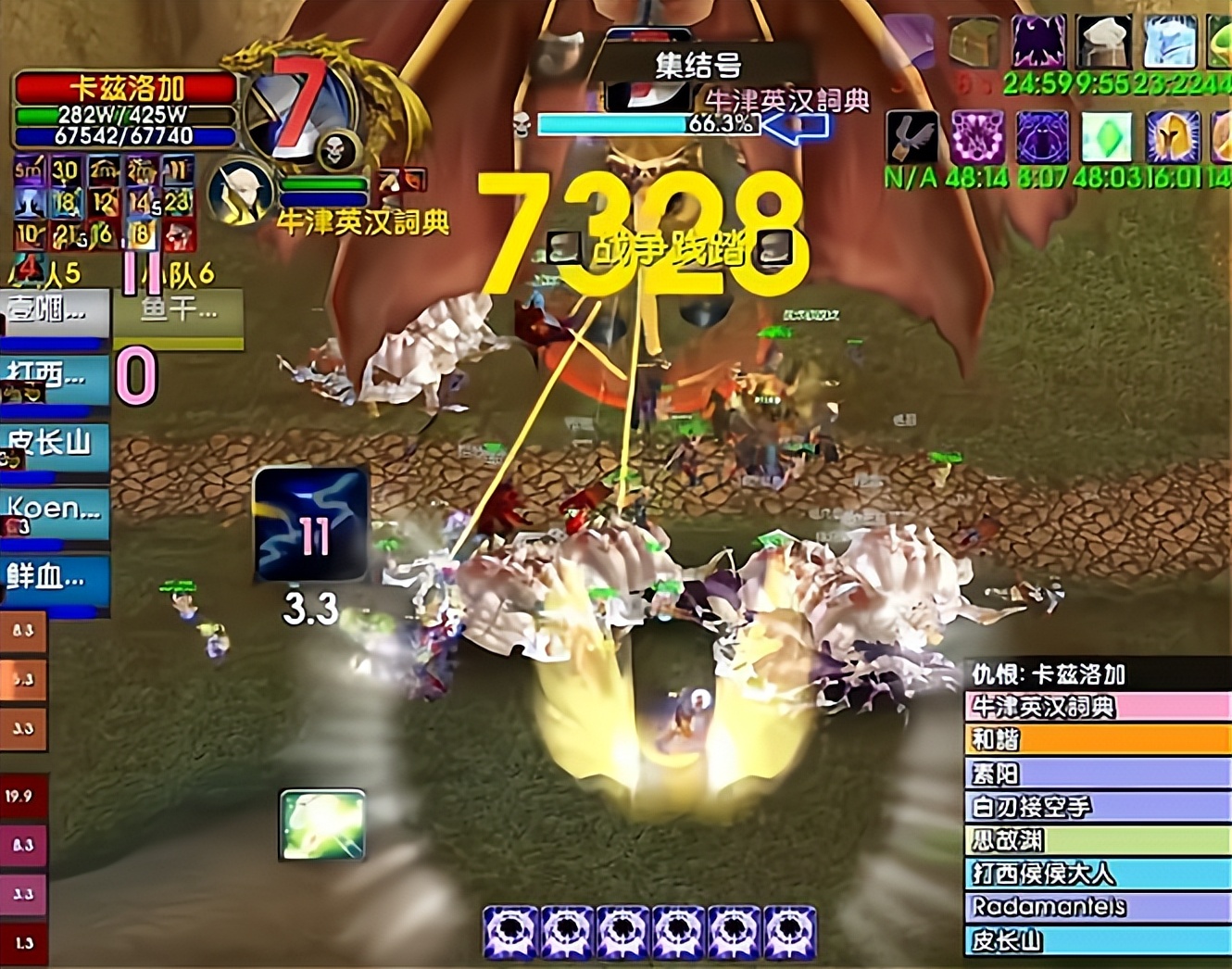Dismiss the buff showing 30 in top-left buff bar
This screenshot has height=969, width=1232.
(x=63, y=168)
